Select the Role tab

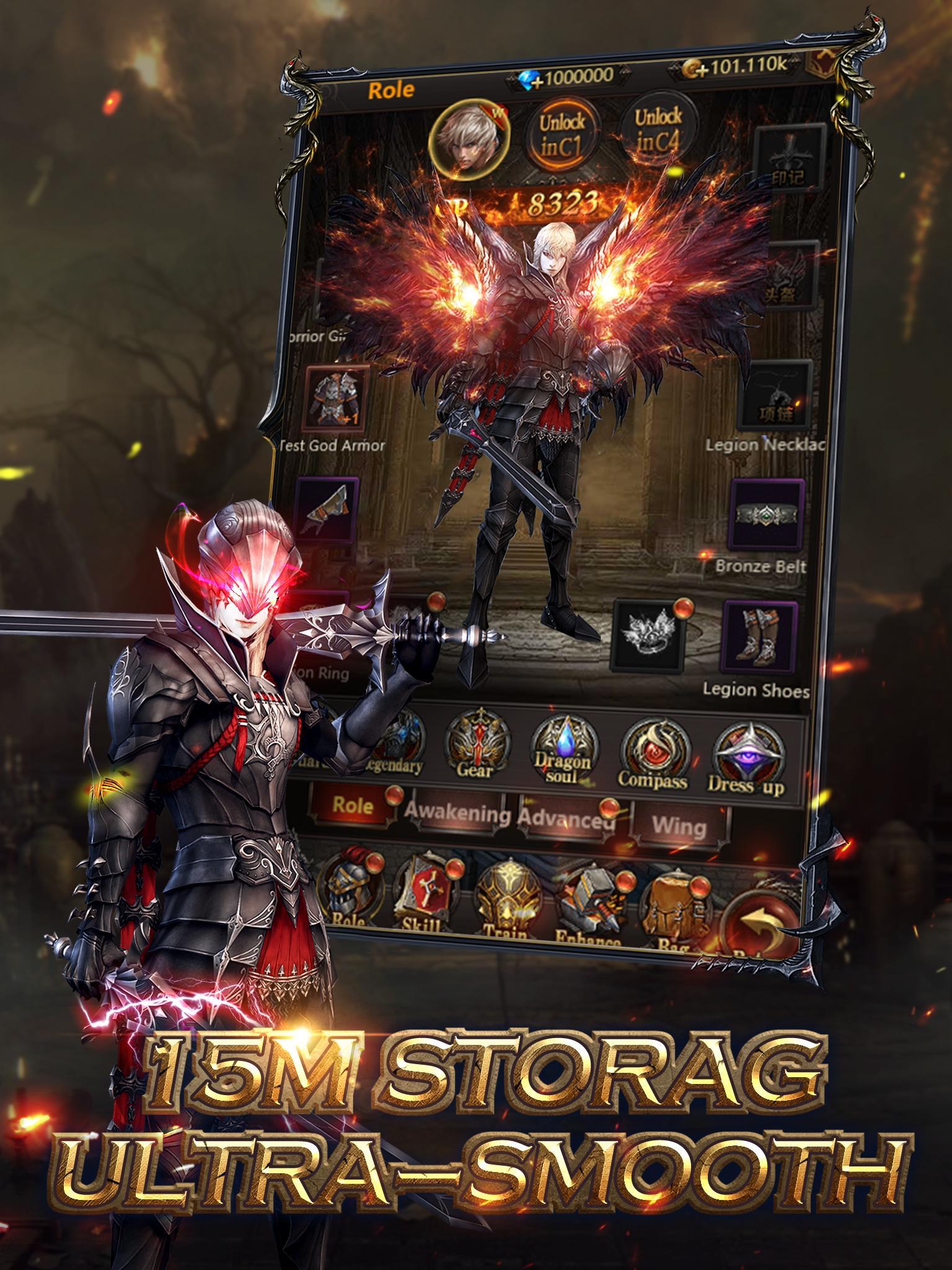(x=350, y=806)
